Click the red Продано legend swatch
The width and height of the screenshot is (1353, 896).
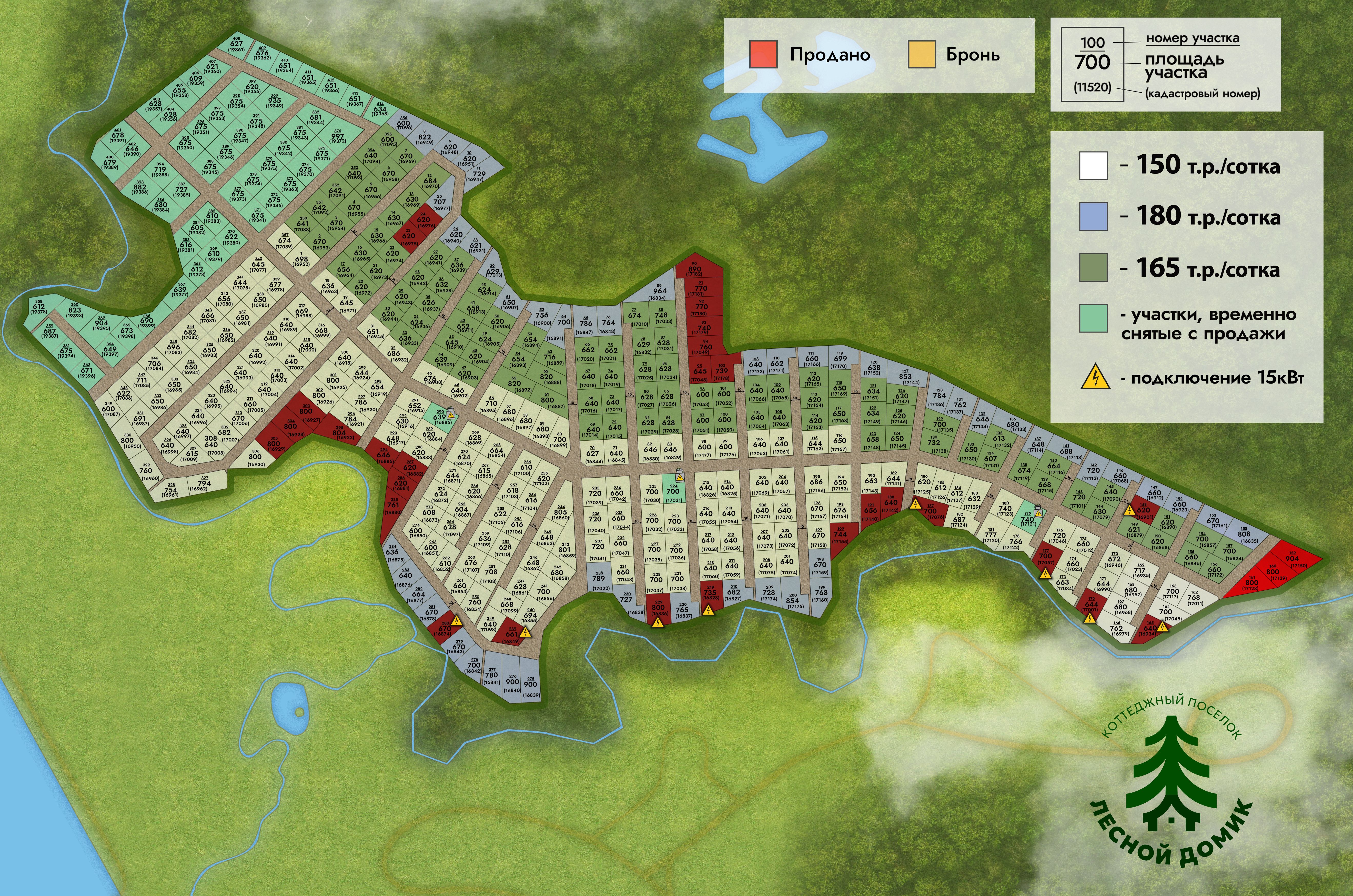(763, 54)
